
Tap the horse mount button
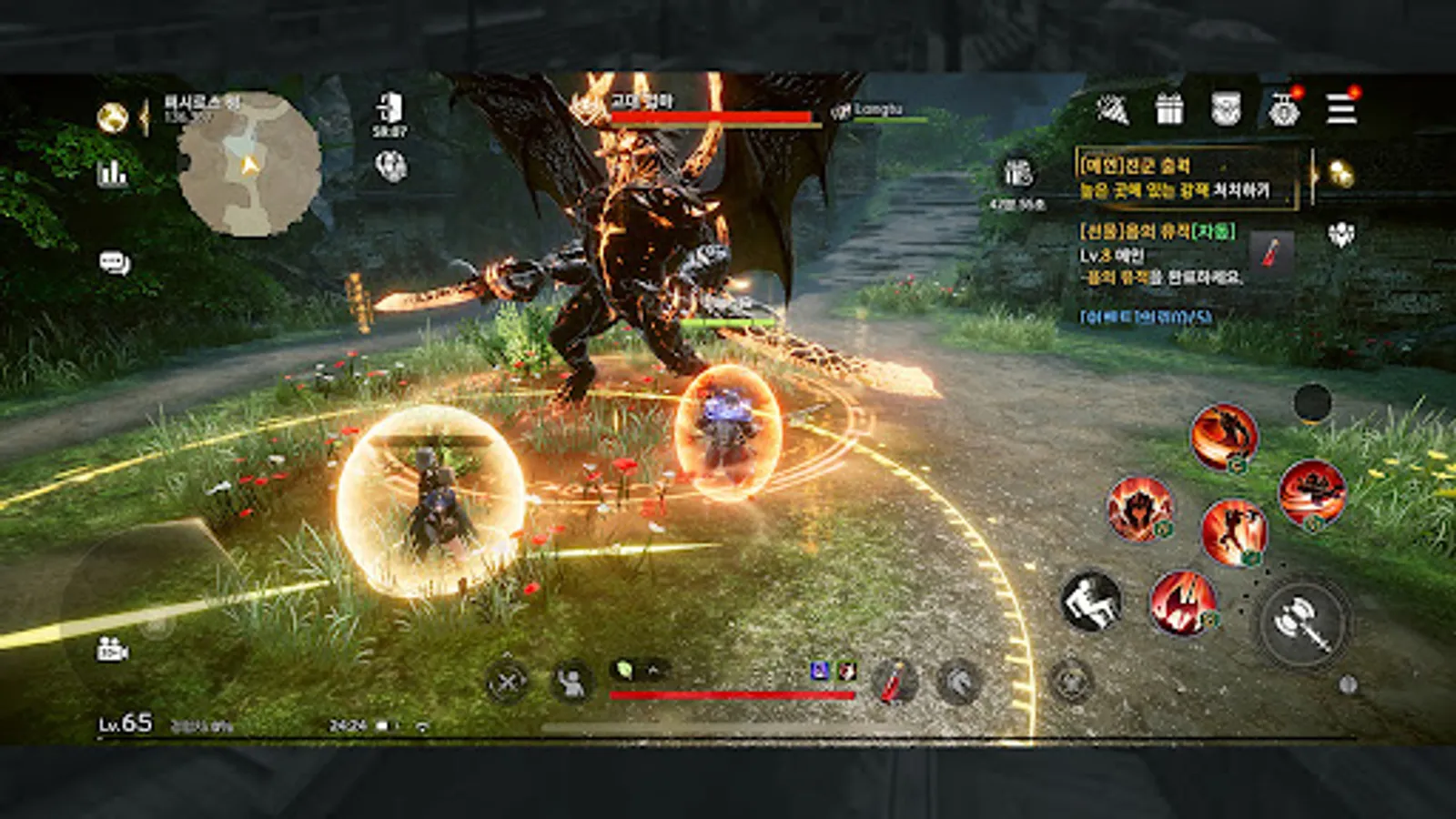point(958,682)
